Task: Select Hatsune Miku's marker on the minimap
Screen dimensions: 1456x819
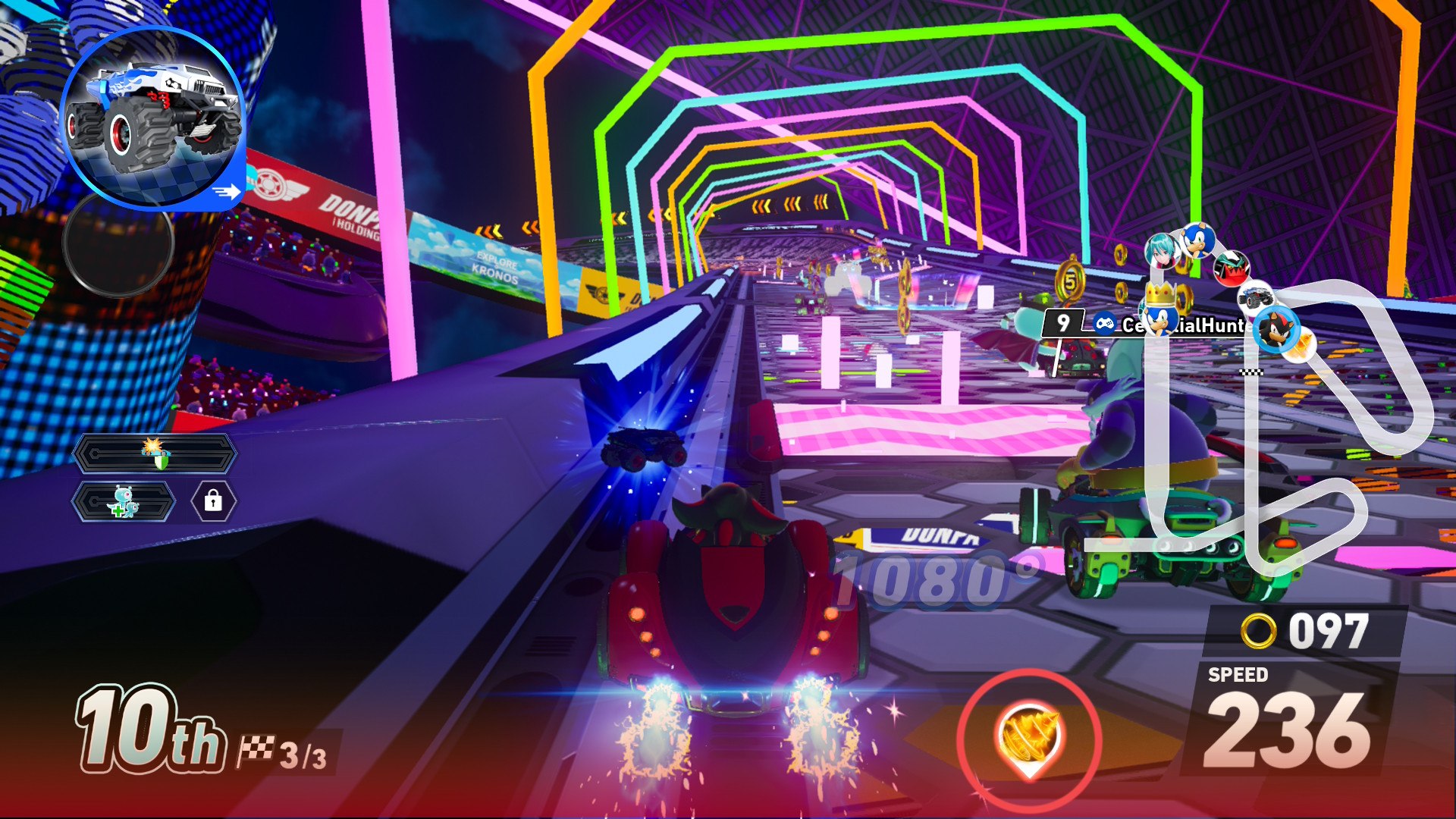Action: coord(1161,250)
